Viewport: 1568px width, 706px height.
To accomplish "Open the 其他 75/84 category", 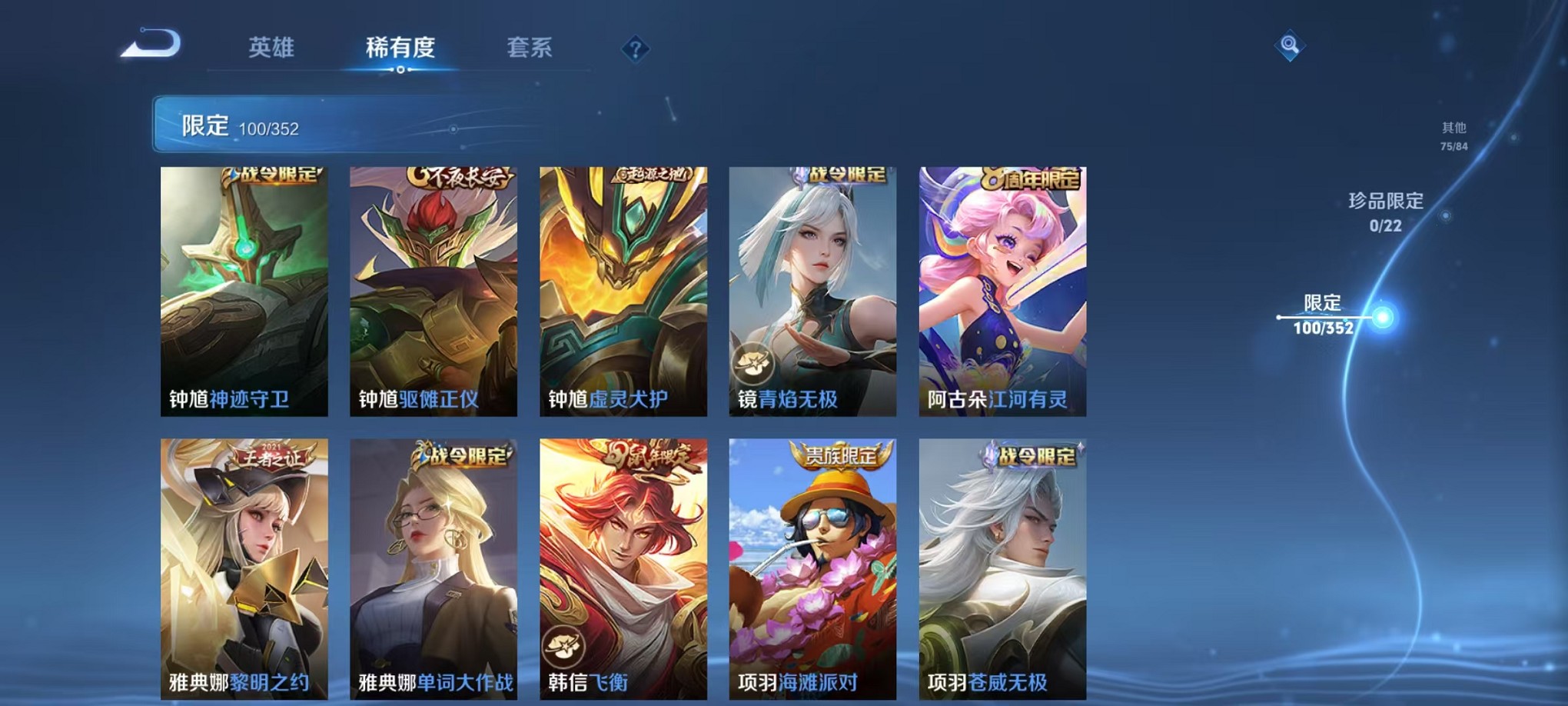I will 1454,134.
